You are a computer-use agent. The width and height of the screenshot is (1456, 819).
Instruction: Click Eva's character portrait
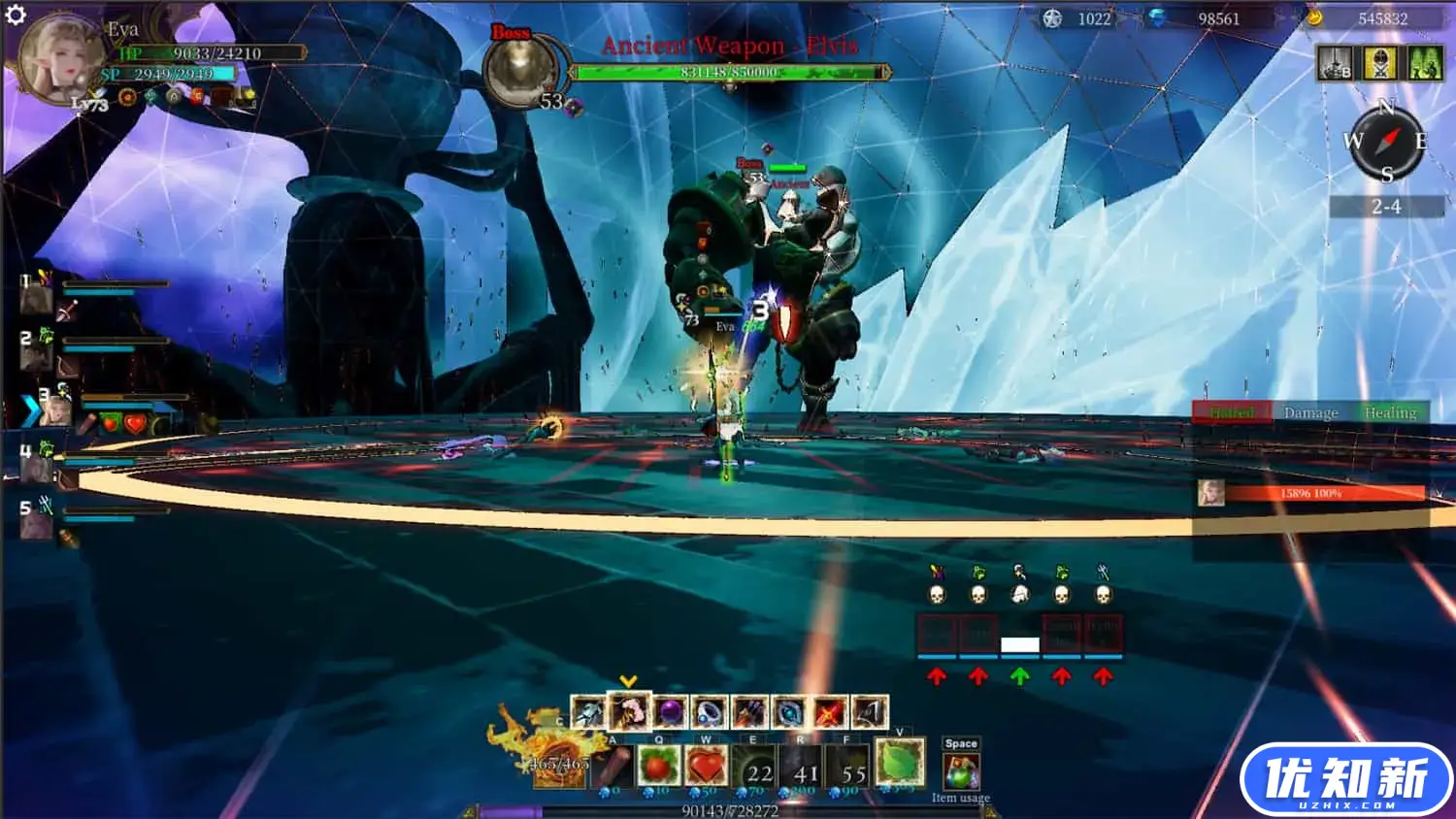tap(60, 58)
